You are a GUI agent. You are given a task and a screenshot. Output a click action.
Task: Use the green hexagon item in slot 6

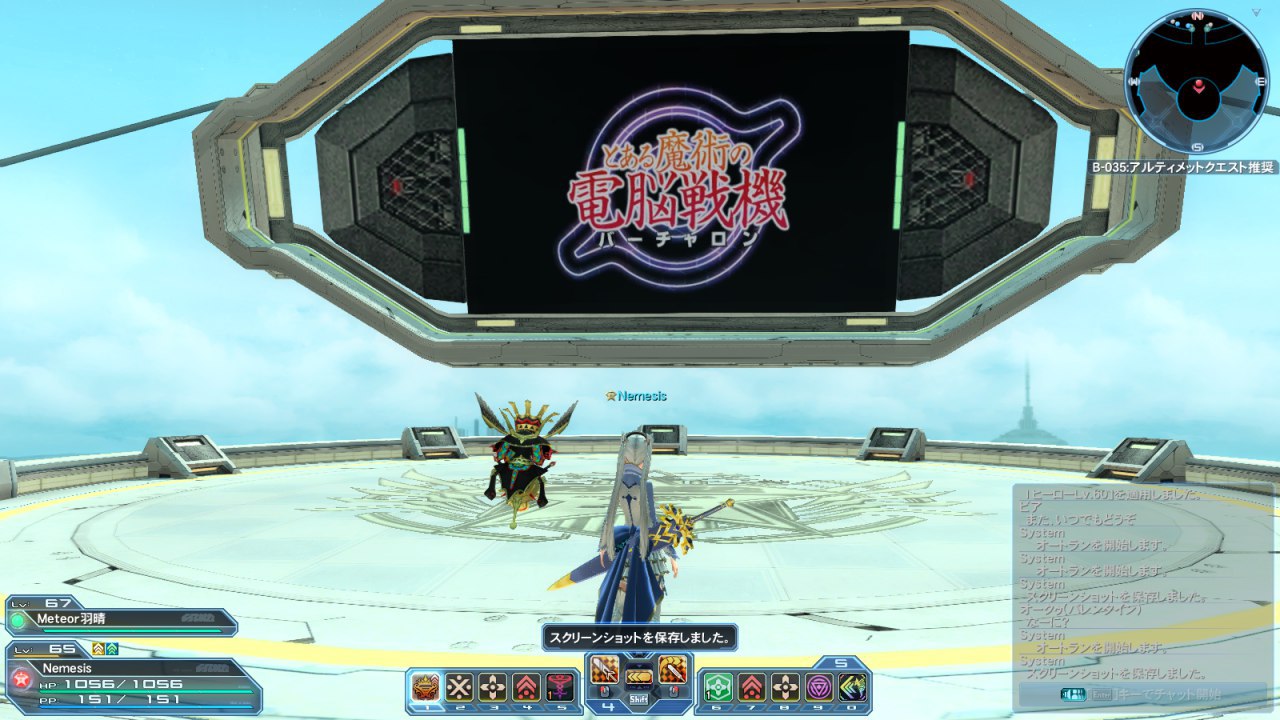click(x=718, y=687)
